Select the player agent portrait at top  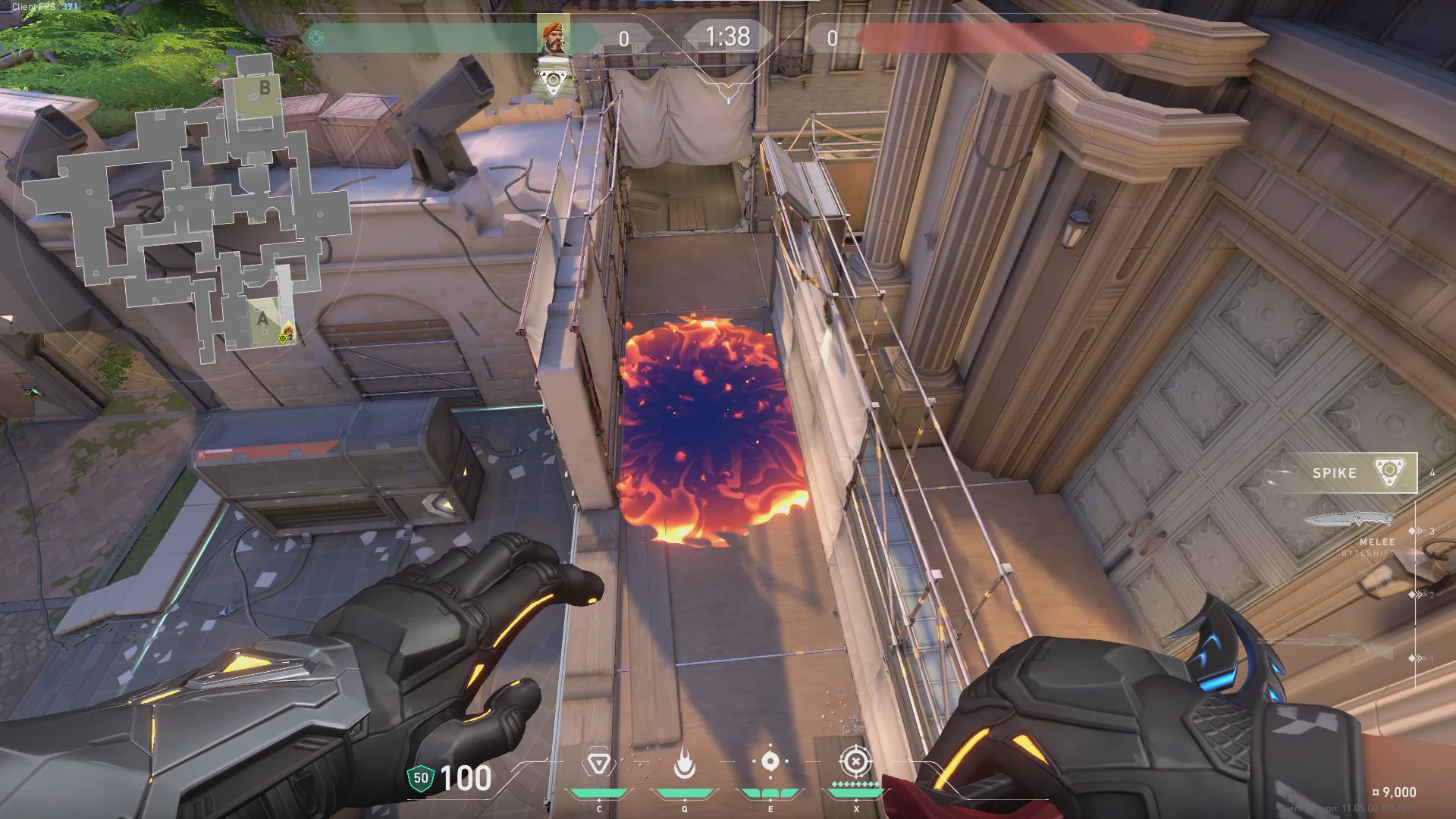point(553,36)
